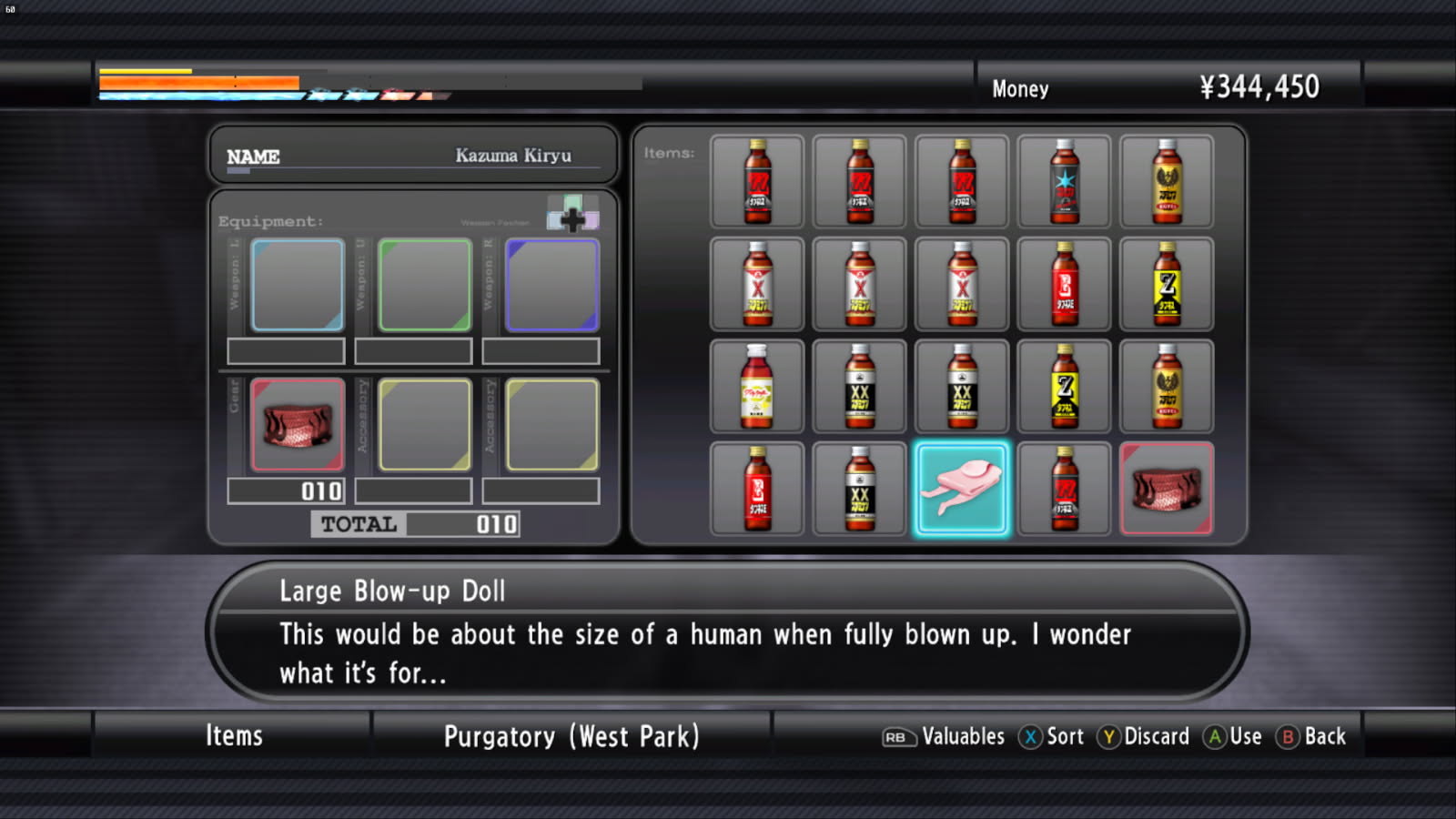1456x819 pixels.
Task: Select the Large Blow-up Doll item
Action: [962, 489]
